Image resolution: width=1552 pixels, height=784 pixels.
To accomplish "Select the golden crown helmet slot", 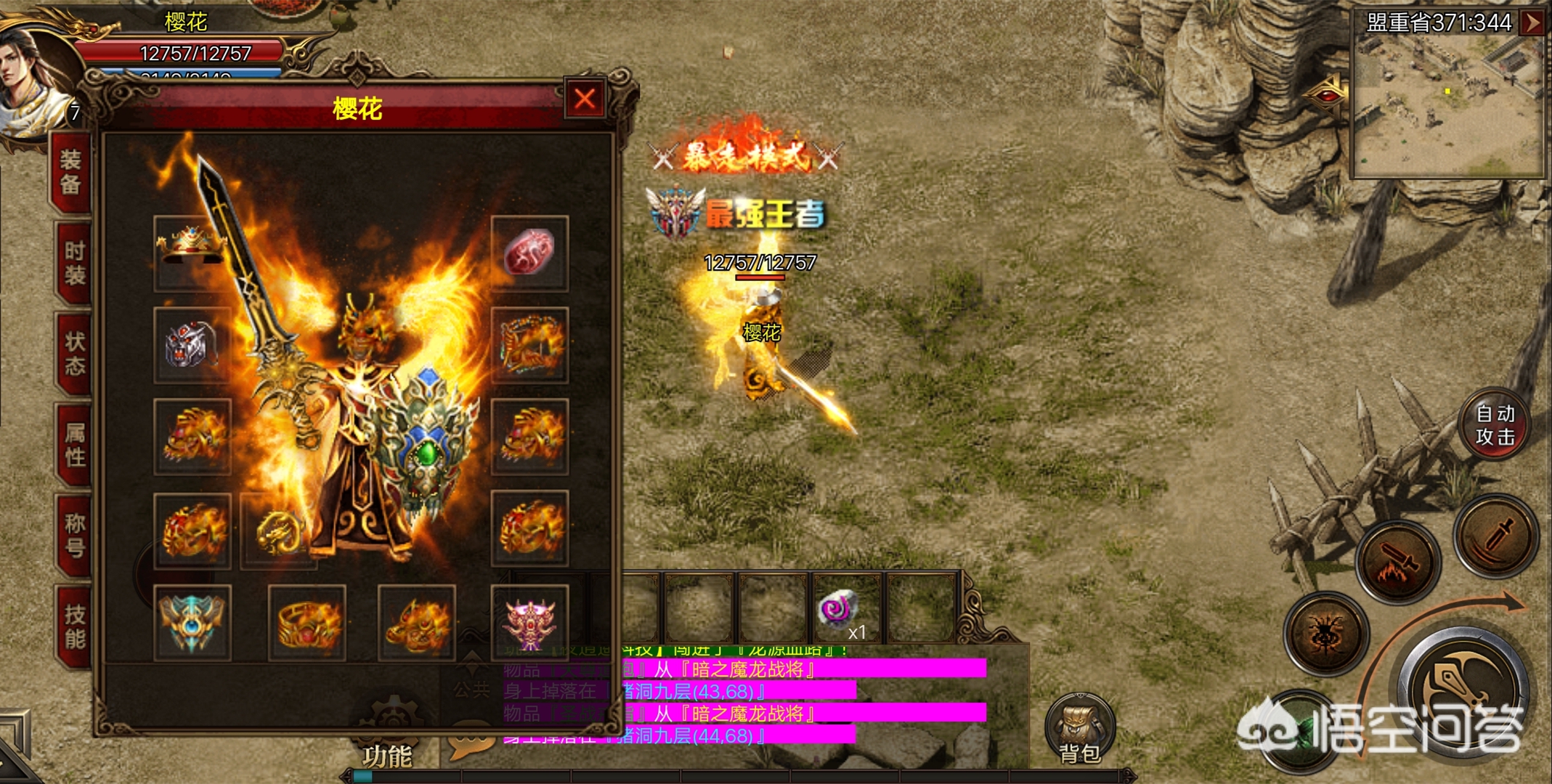I will [x=192, y=251].
